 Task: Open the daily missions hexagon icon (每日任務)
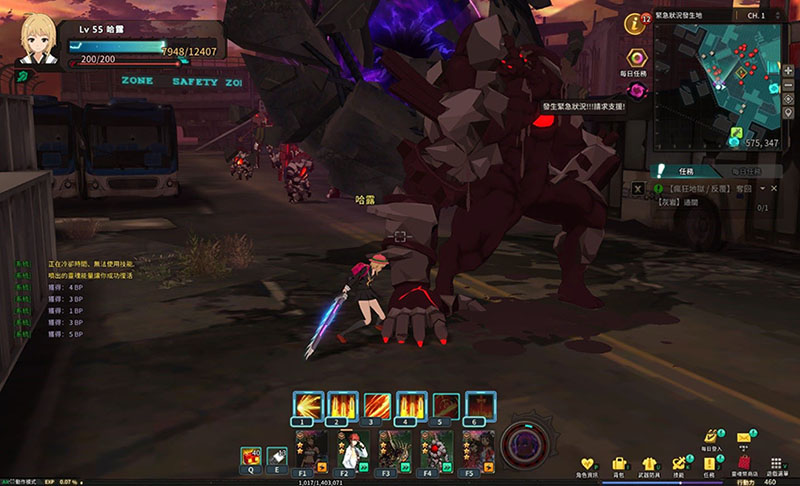pyautogui.click(x=635, y=58)
